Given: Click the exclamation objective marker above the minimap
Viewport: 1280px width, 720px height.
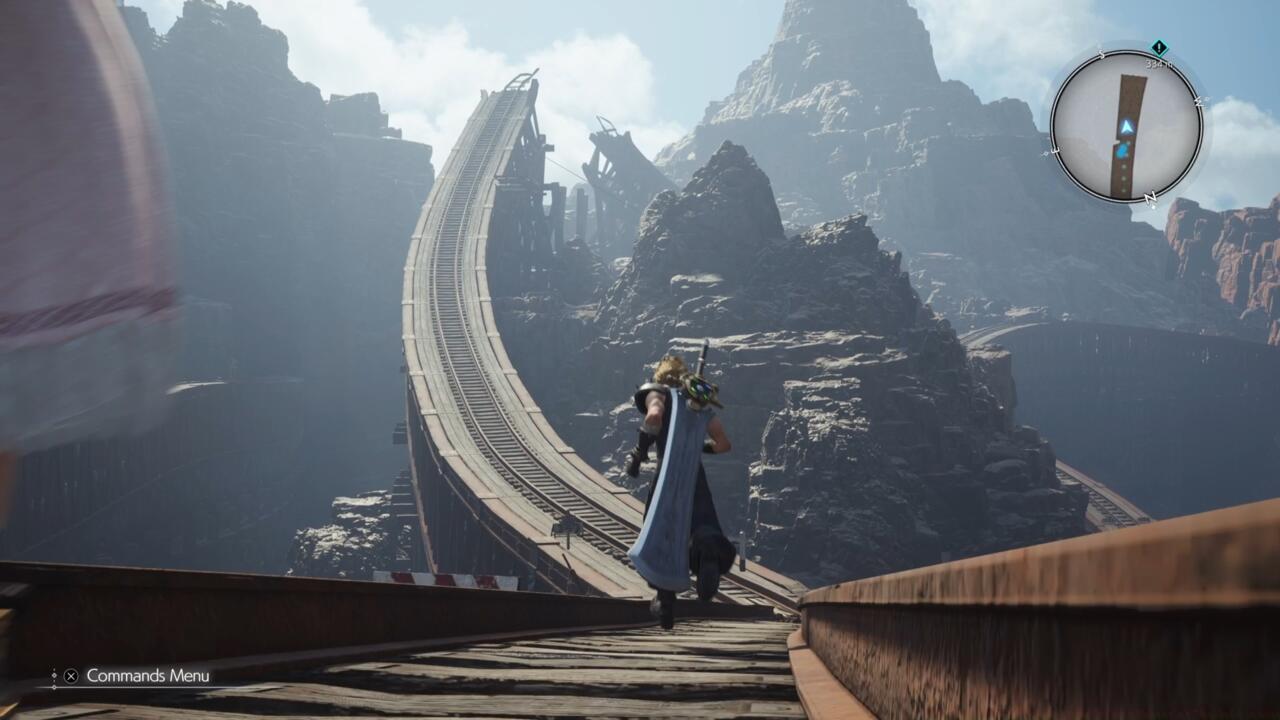Looking at the screenshot, I should coord(1158,46).
